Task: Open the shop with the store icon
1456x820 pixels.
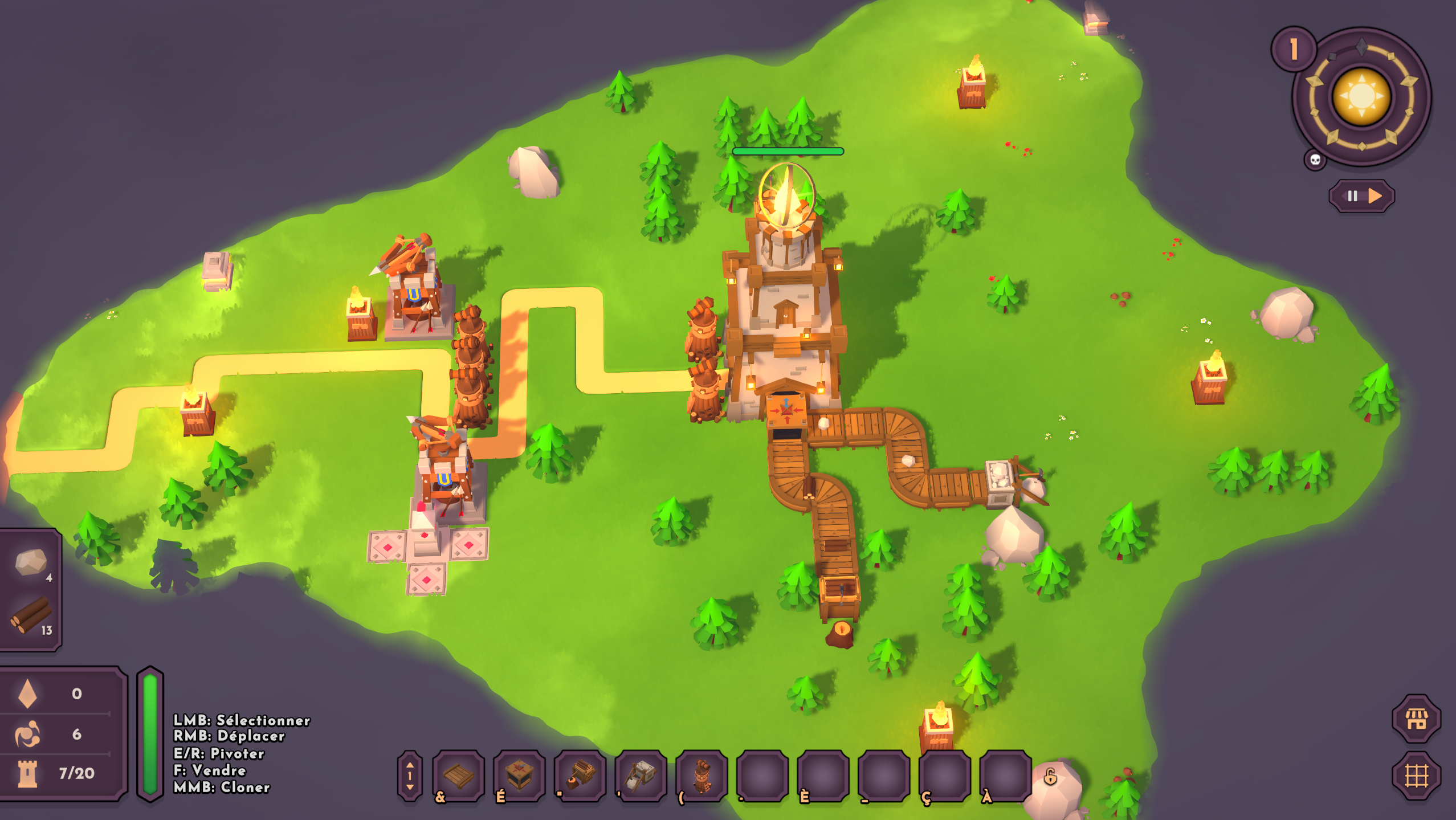Action: (1416, 719)
